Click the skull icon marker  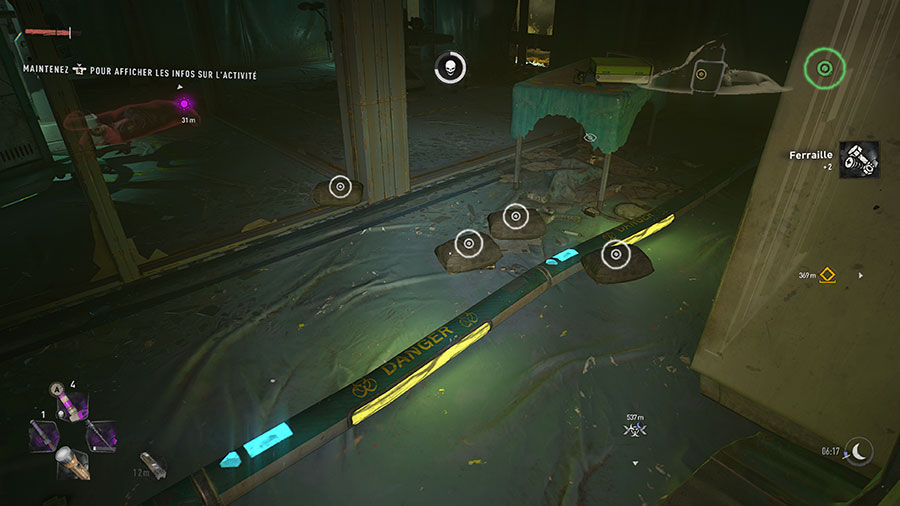(x=450, y=68)
